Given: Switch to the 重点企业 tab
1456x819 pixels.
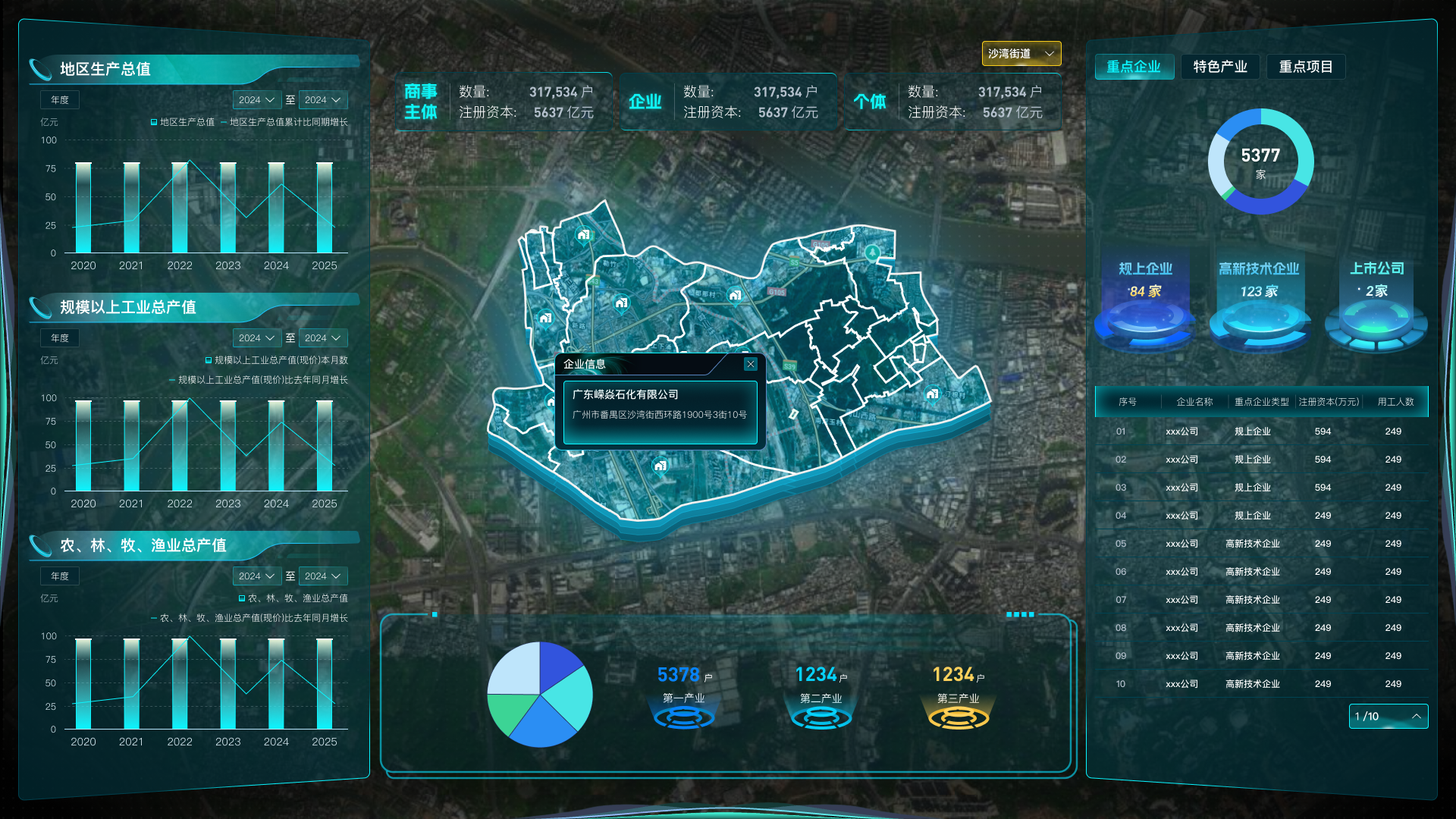Looking at the screenshot, I should coord(1134,67).
